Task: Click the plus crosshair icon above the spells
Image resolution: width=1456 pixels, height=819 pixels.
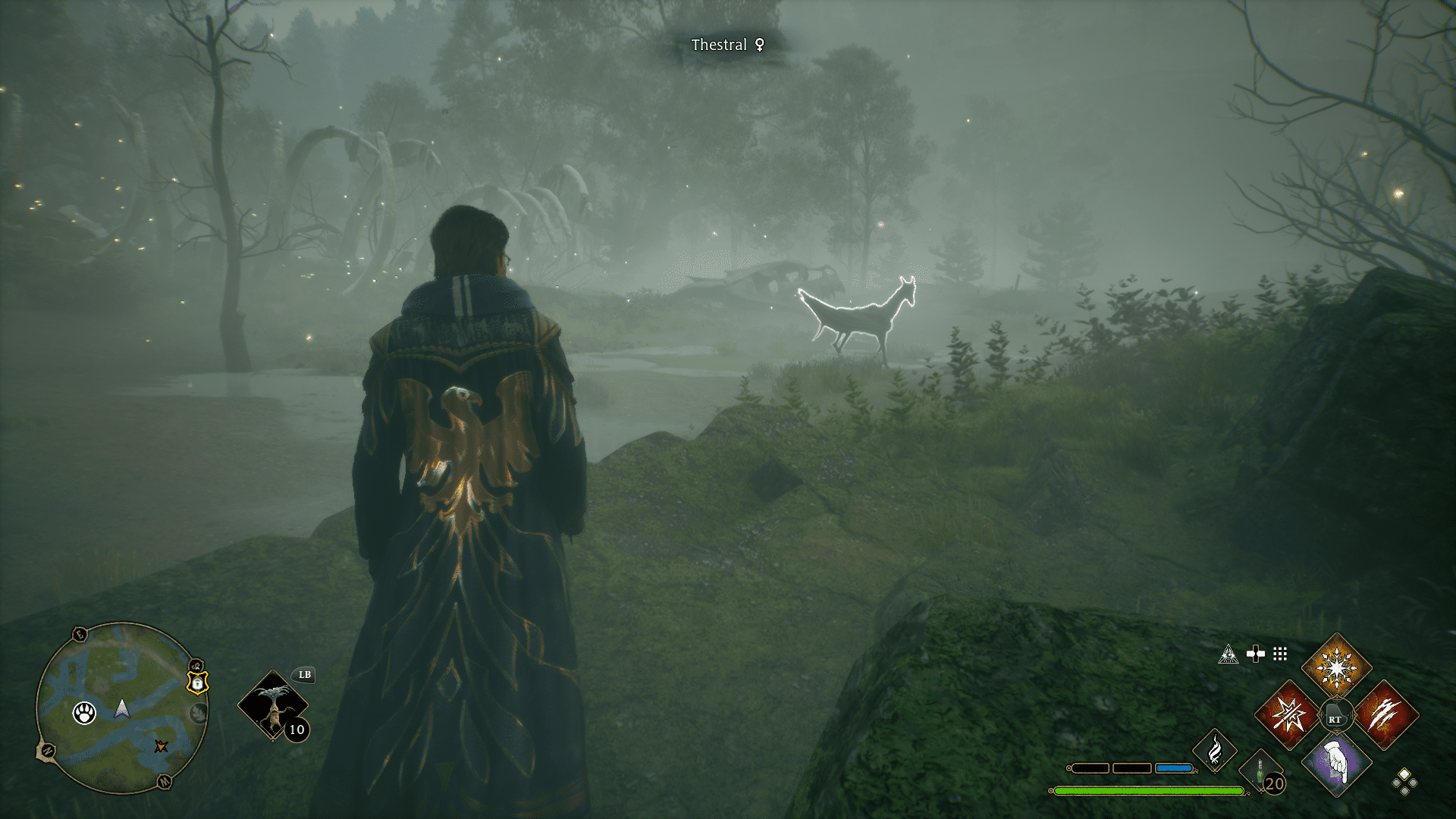Action: 1255,652
